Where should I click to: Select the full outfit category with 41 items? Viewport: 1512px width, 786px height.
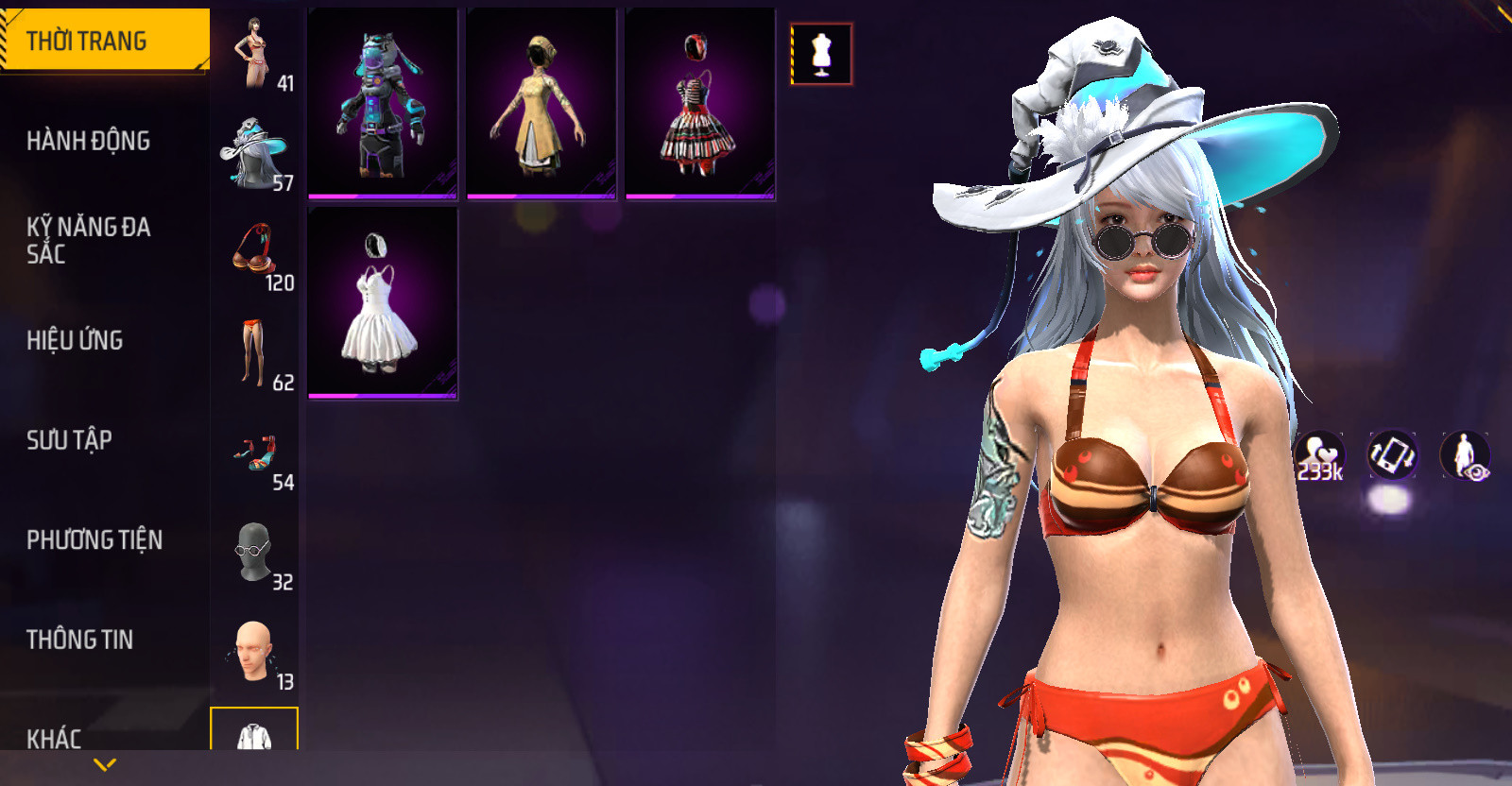click(x=255, y=55)
